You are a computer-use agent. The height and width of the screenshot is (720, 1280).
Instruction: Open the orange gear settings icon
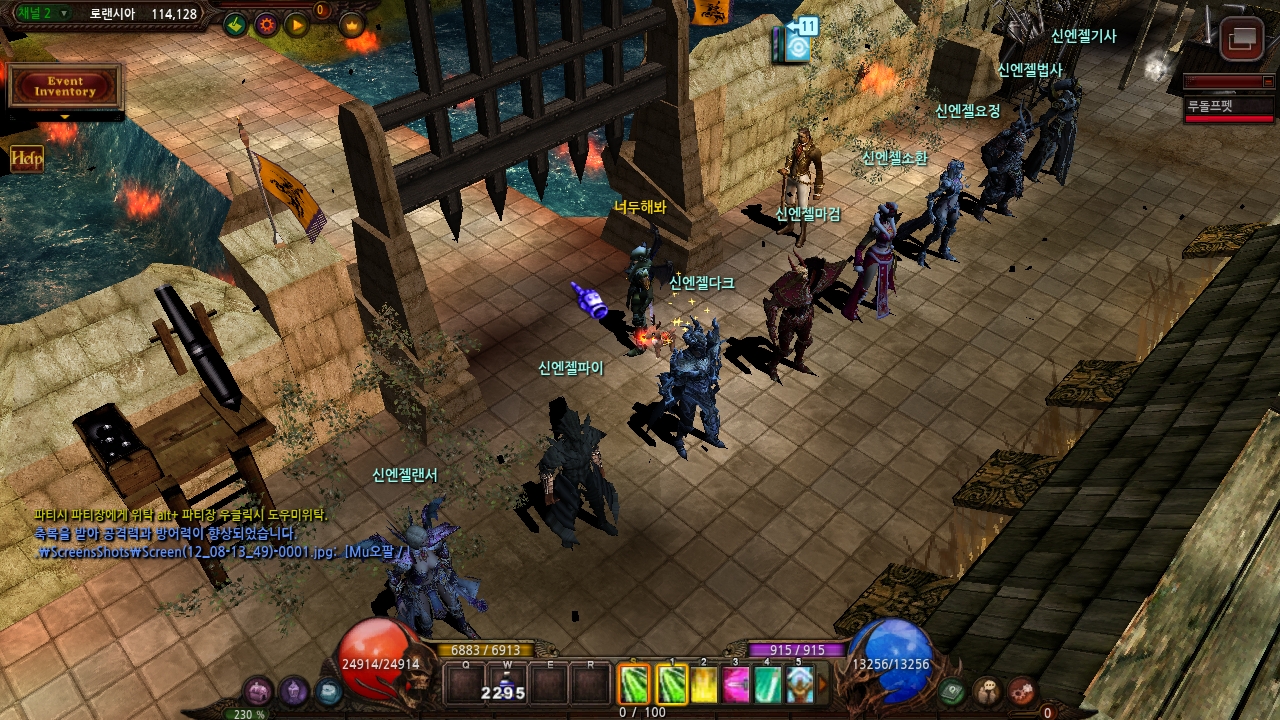click(266, 25)
